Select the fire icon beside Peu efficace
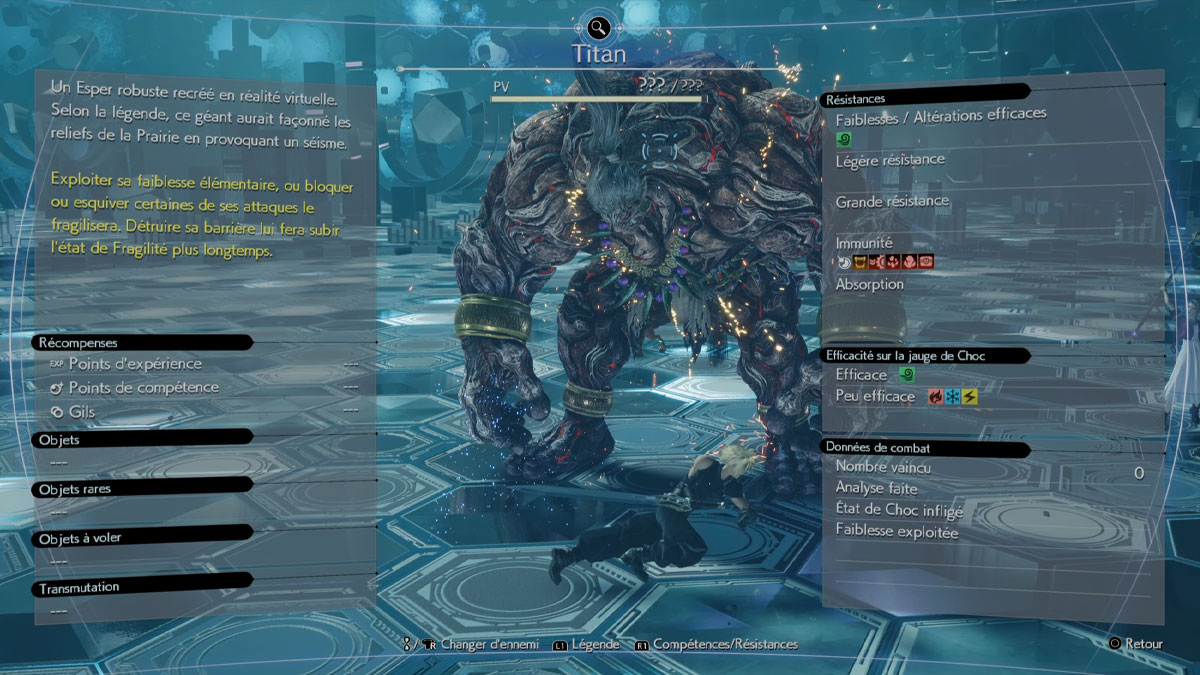 (935, 397)
